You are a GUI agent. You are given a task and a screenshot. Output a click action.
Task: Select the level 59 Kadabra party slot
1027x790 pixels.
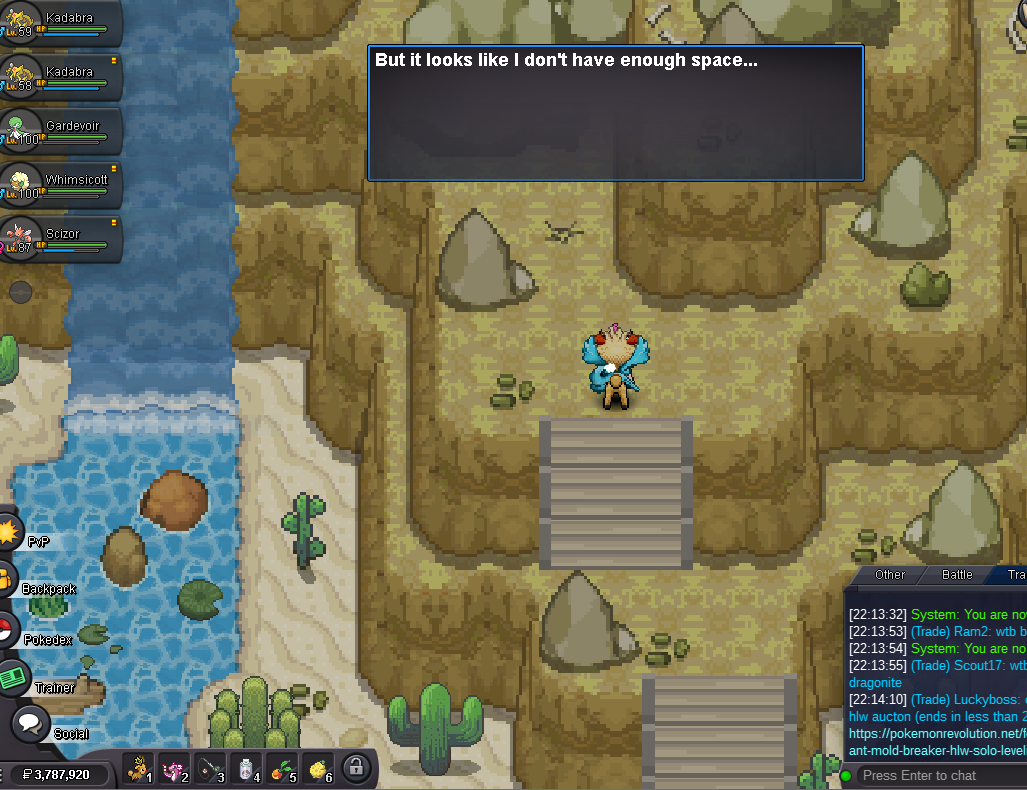60,23
